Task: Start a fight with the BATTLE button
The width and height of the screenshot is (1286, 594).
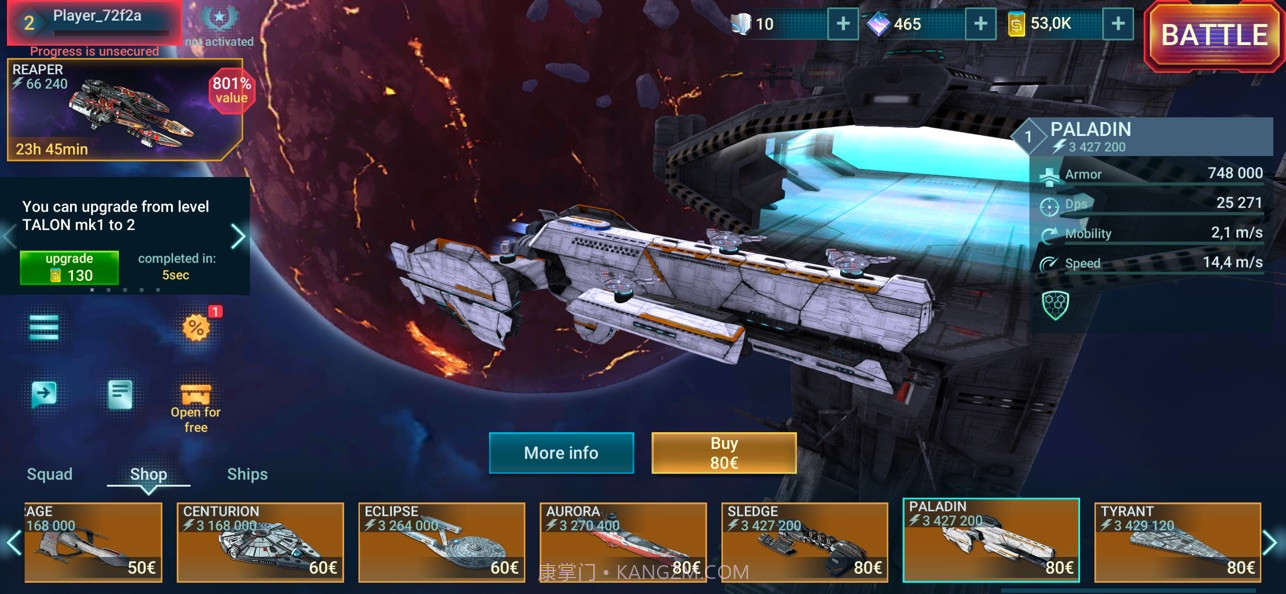Action: [x=1214, y=36]
